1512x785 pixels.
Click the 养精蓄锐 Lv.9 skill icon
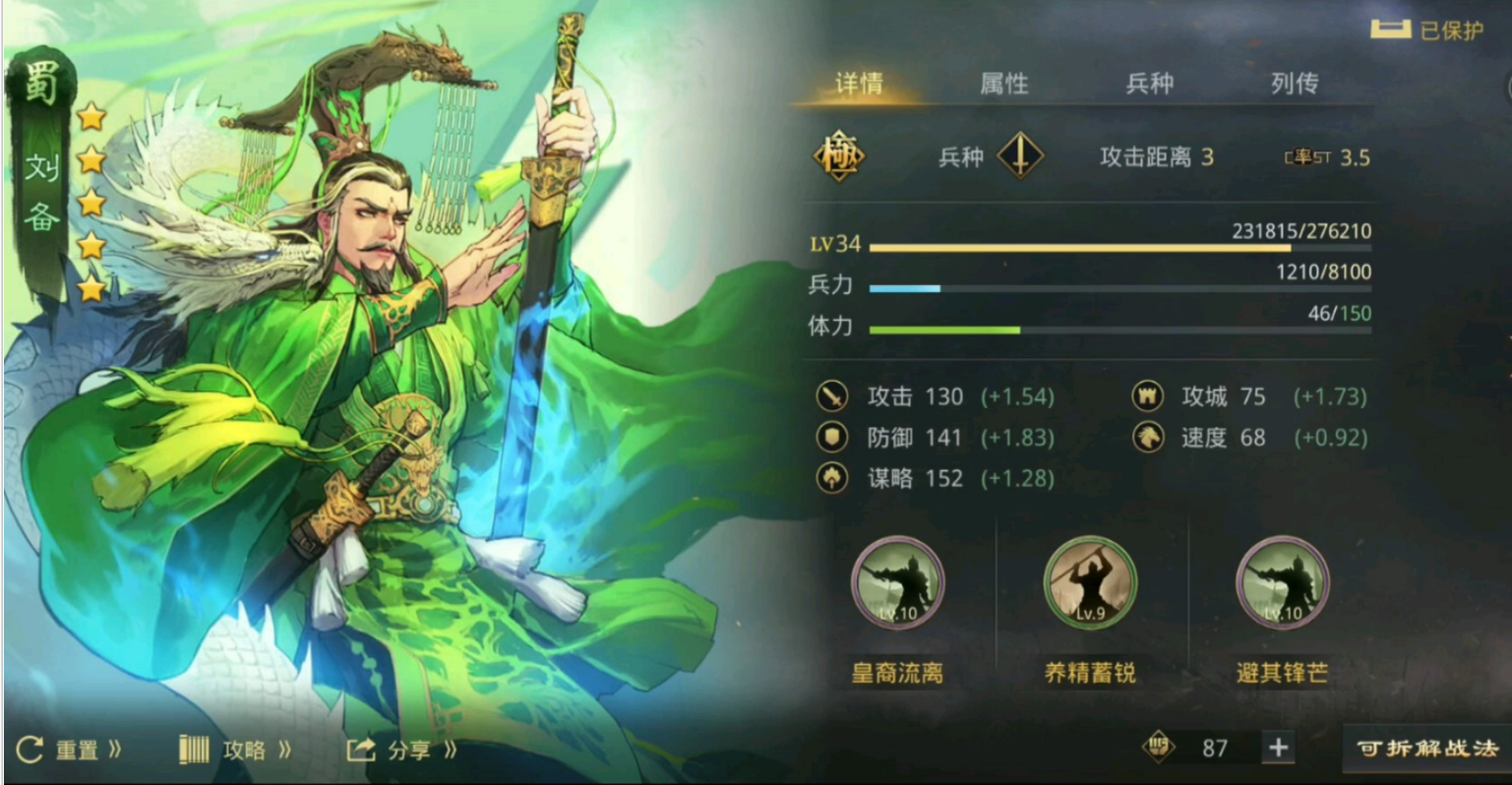pos(1089,582)
